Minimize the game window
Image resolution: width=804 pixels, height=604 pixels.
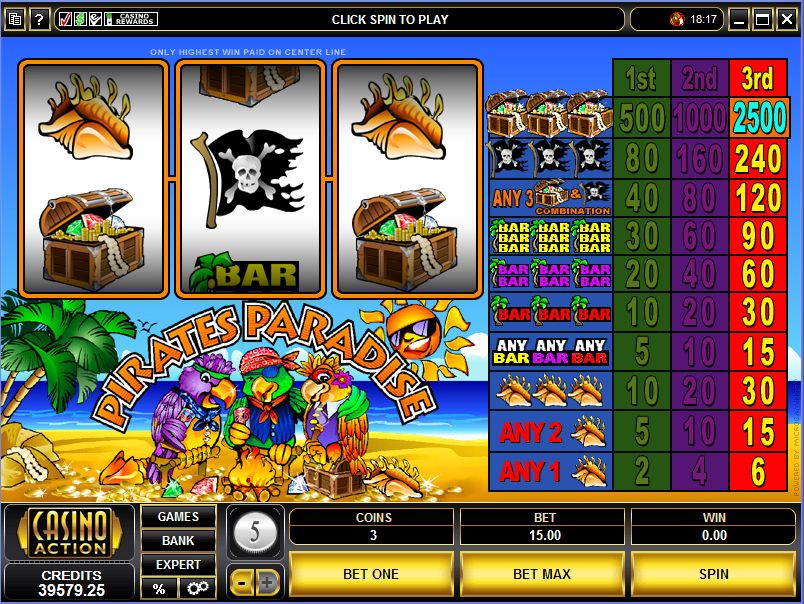tap(739, 19)
